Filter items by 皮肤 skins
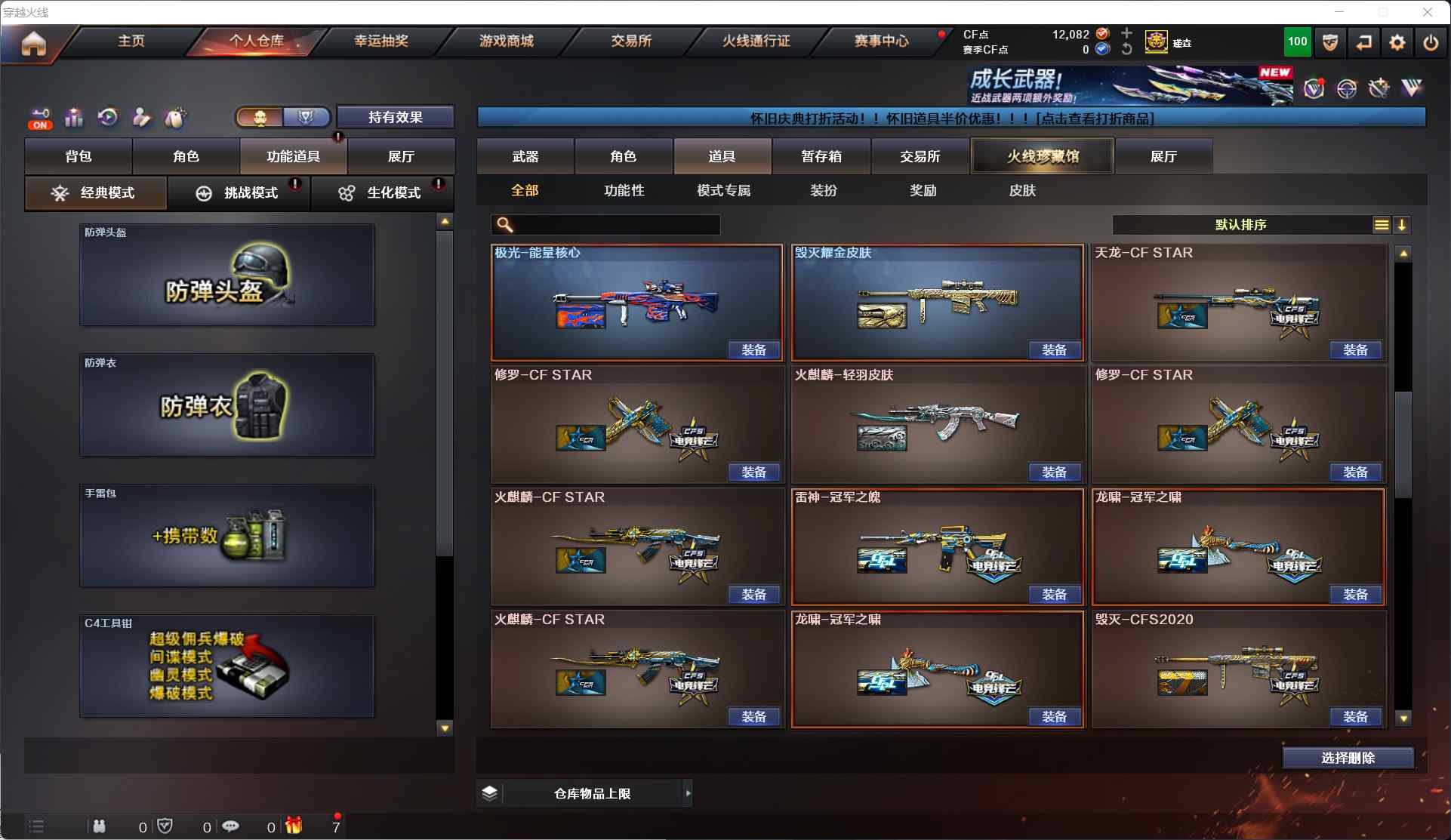This screenshot has width=1451, height=840. pos(1022,190)
